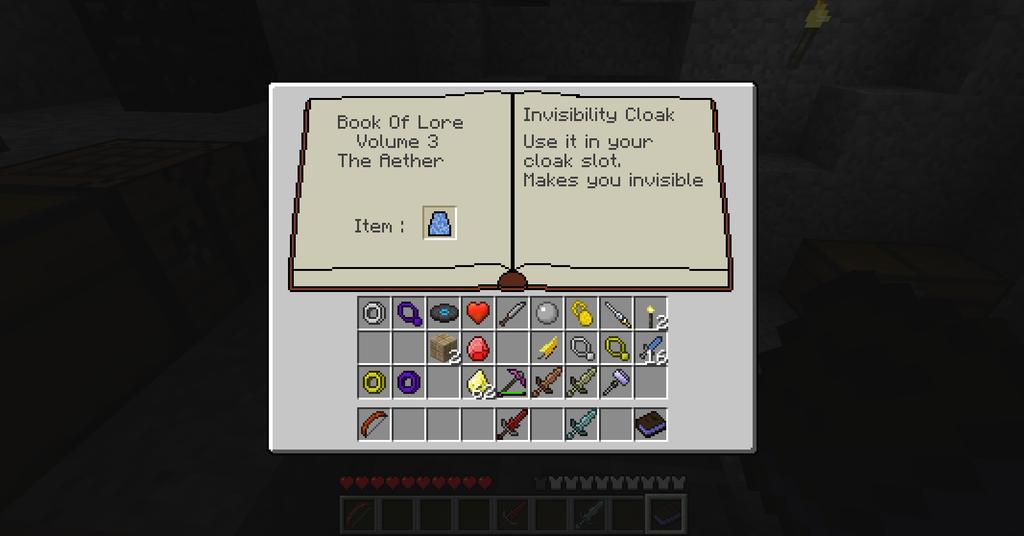Select the music disc slot
Viewport: 1024px width, 536px height.
[443, 313]
